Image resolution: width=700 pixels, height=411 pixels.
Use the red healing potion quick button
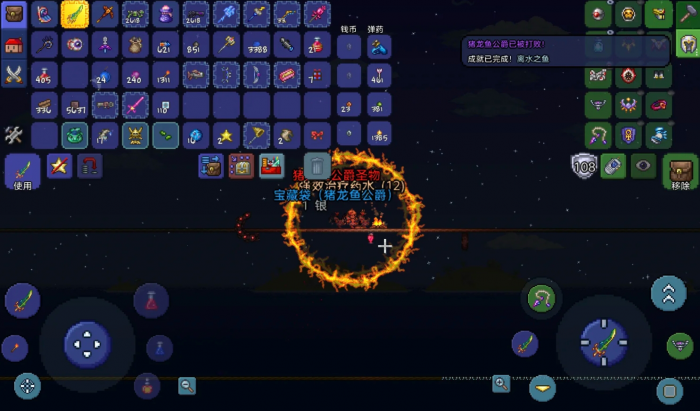152,298
